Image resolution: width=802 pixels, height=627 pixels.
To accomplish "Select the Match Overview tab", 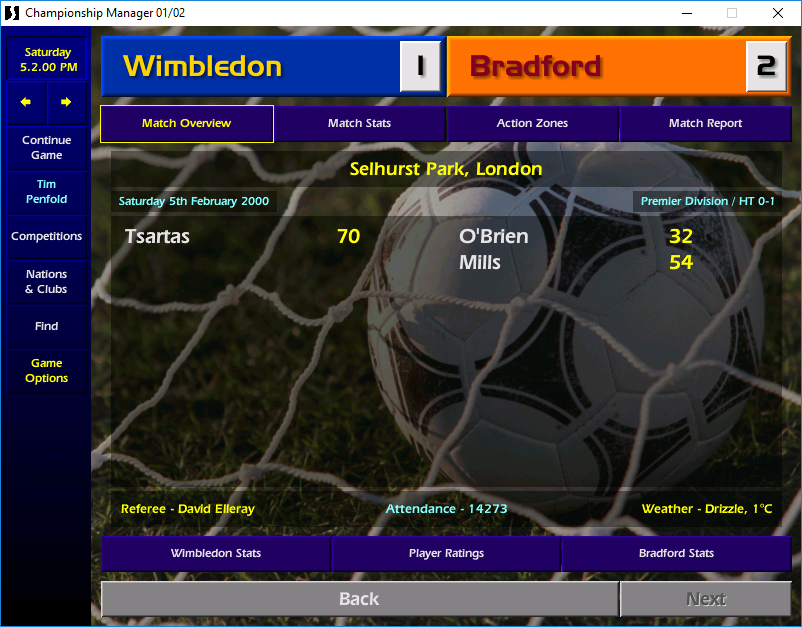I will 186,123.
